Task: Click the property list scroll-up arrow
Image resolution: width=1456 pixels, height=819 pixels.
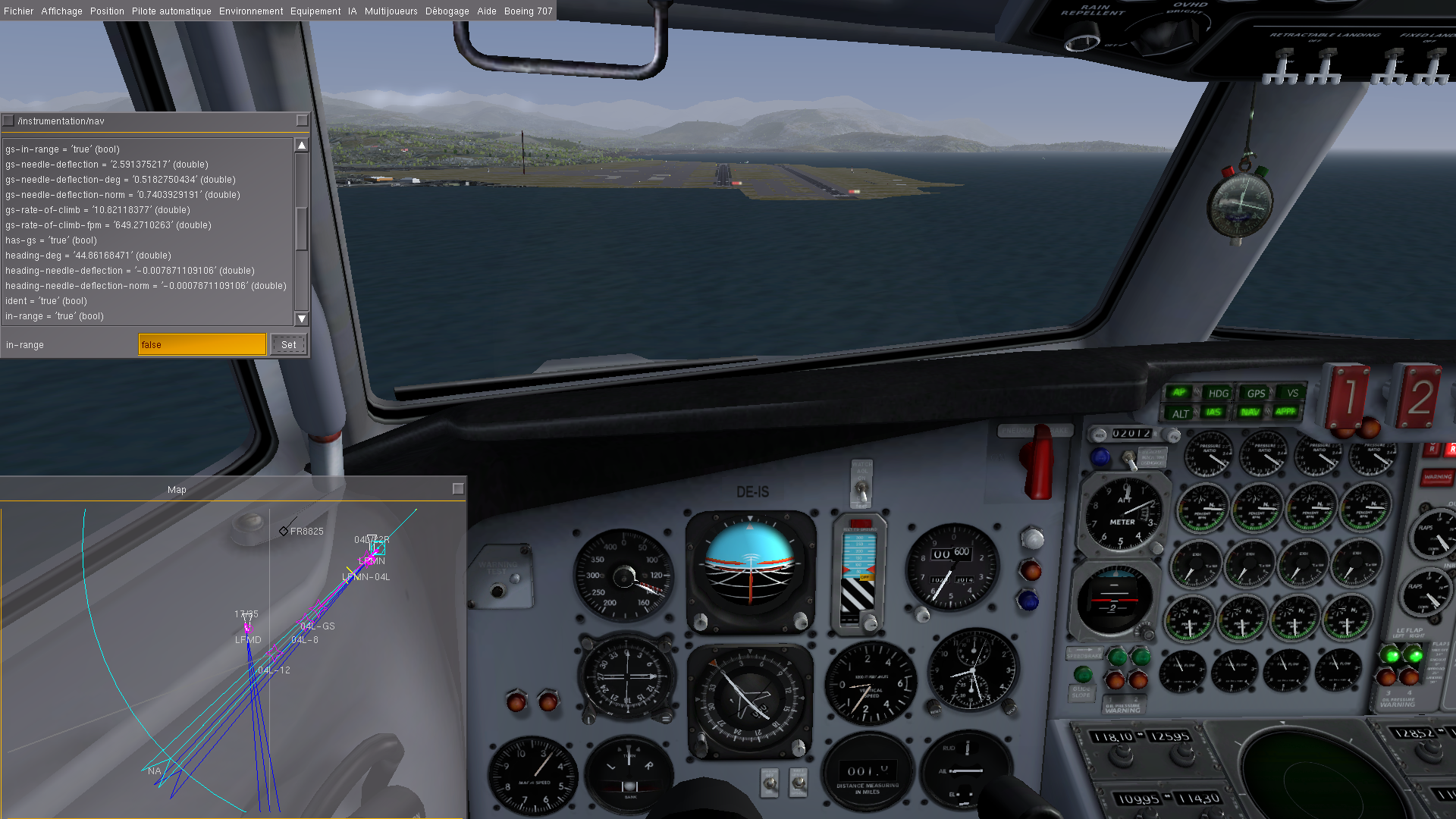Action: (x=302, y=145)
